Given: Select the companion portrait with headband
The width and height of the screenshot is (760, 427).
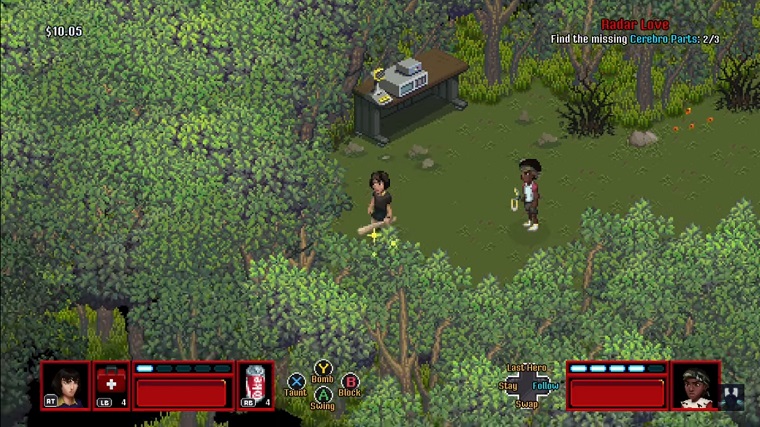Looking at the screenshot, I should click(x=694, y=385).
